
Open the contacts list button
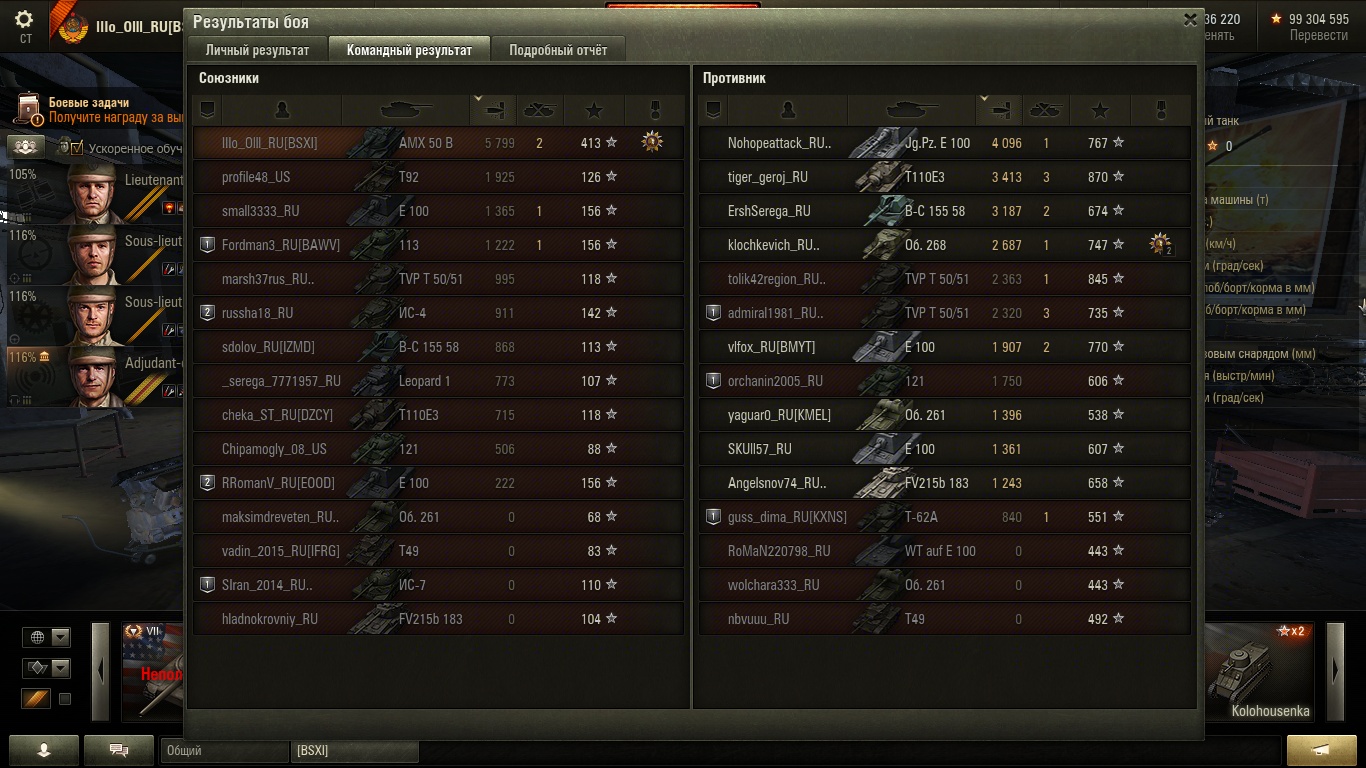click(43, 750)
